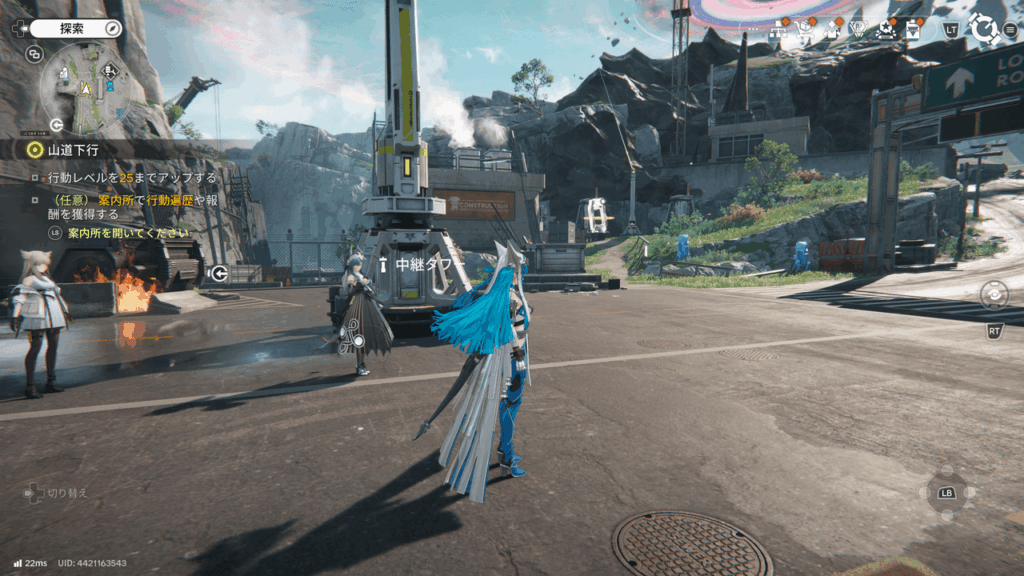Click the 切り替え switch prompt label
The height and width of the screenshot is (576, 1024).
click(68, 493)
